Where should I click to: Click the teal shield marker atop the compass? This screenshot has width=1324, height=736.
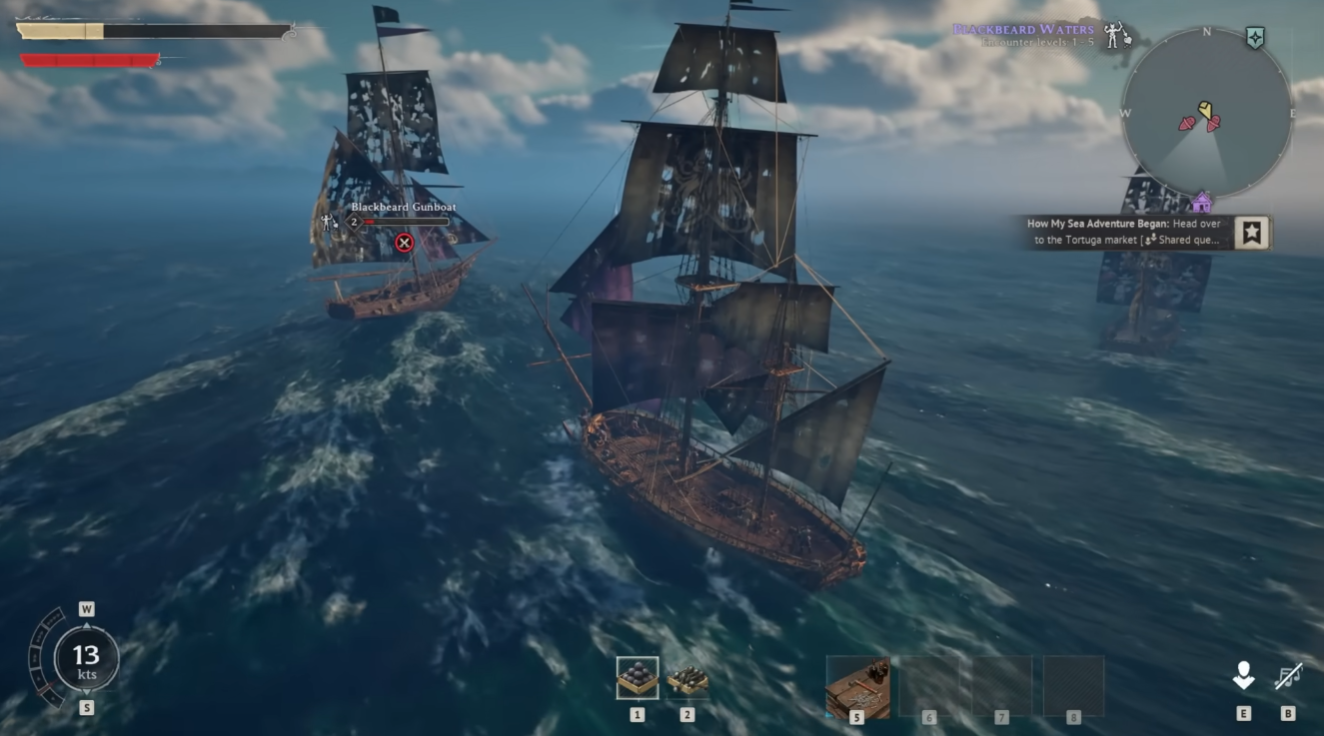(1254, 37)
